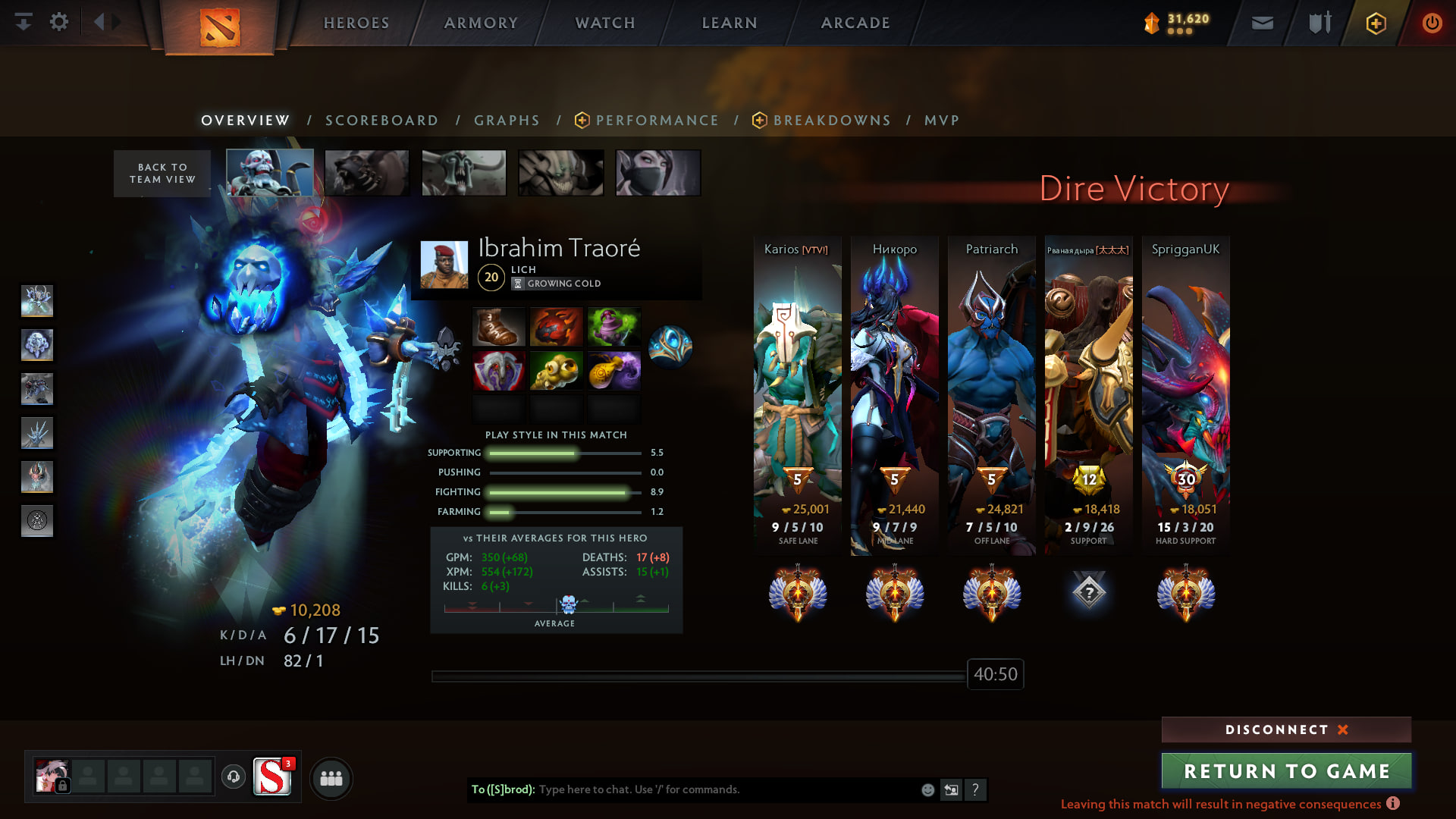Image resolution: width=1456 pixels, height=819 pixels.
Task: Click the Dota 2 logo home button
Action: pos(220,27)
